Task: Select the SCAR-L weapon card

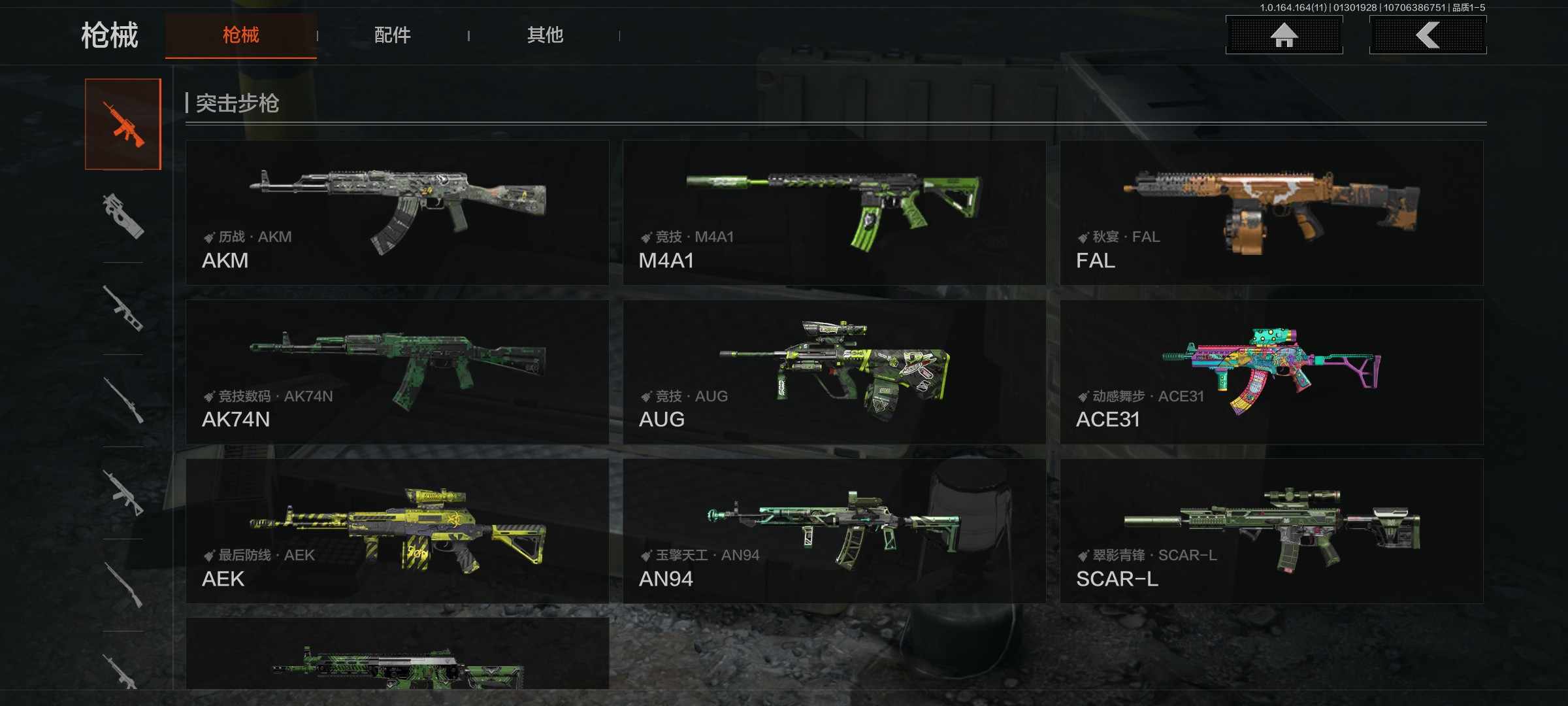Action: [x=1271, y=531]
